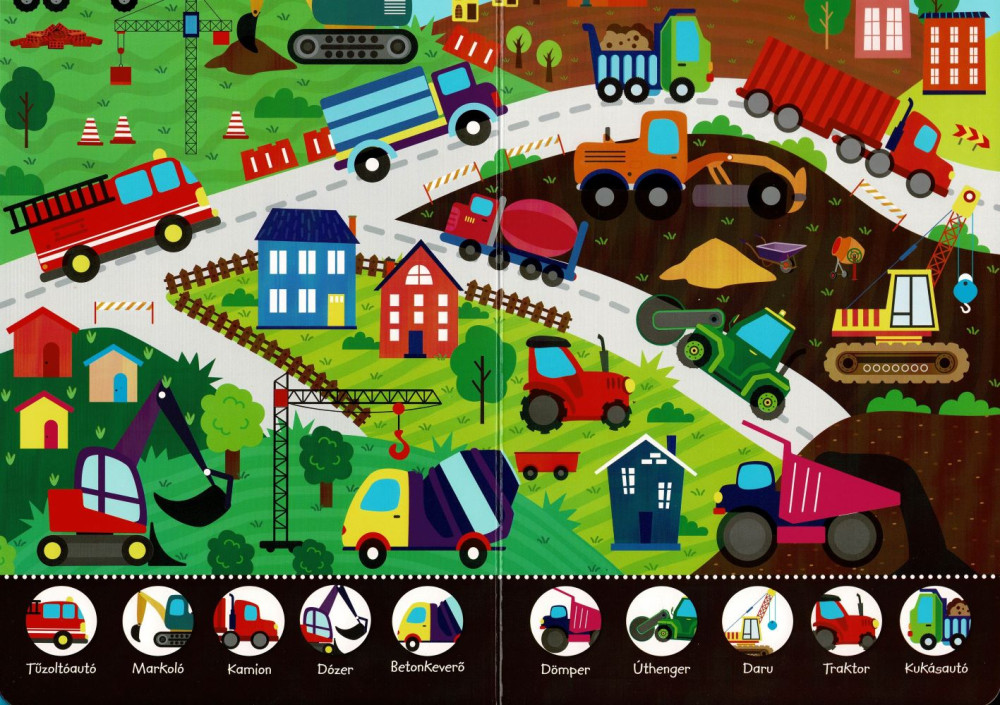Screen dimensions: 1000x705
Task: Pick the Kukásautó garbage truck icon
Action: (935, 620)
